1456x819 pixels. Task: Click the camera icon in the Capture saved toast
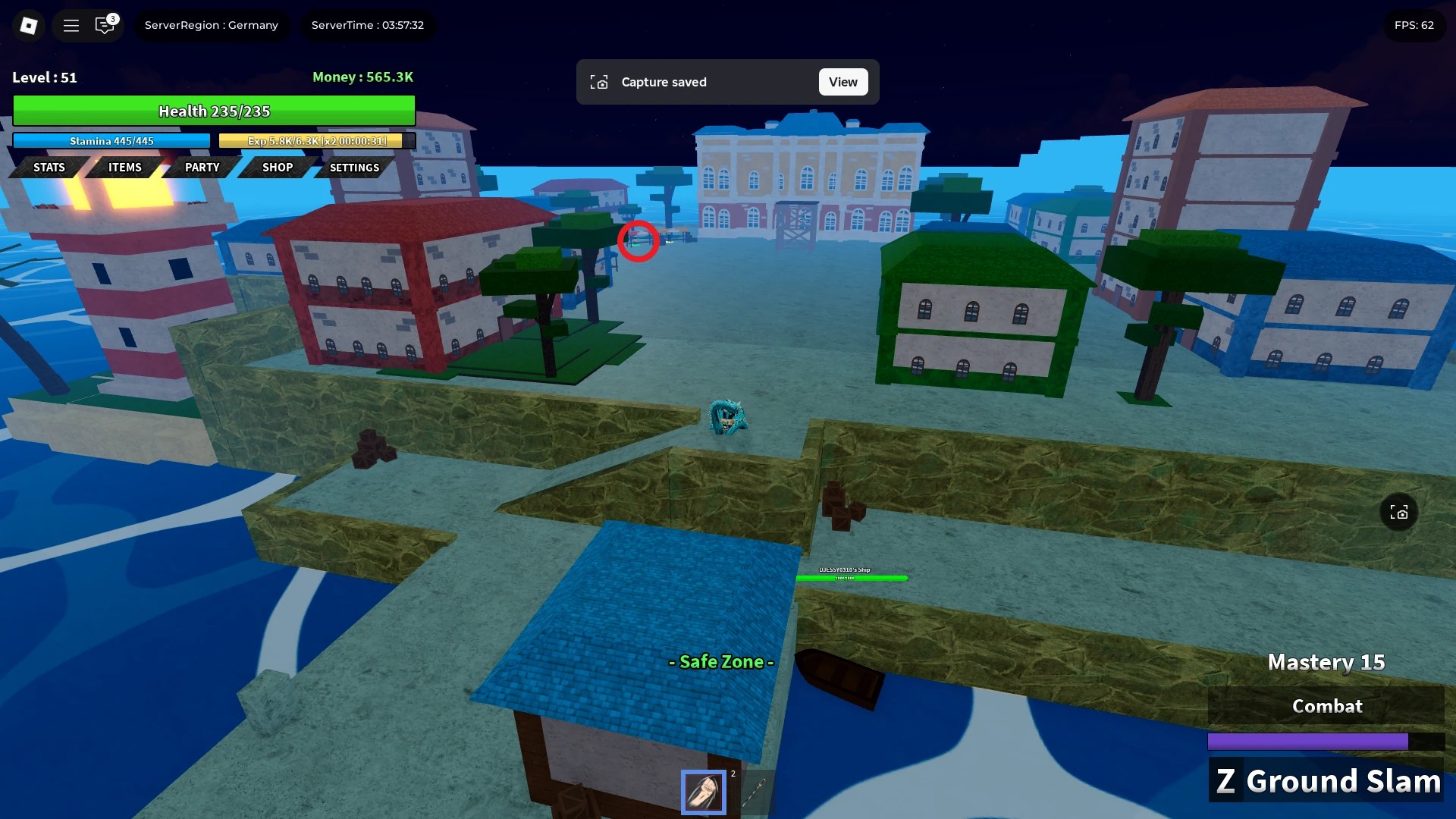coord(600,82)
